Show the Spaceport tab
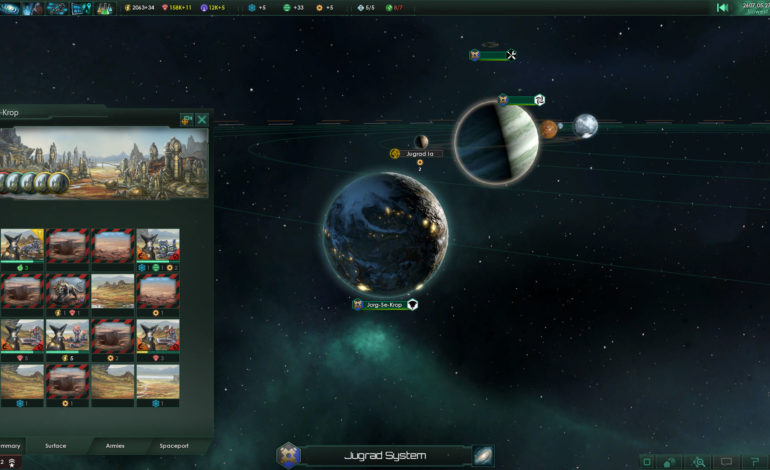 tap(174, 446)
